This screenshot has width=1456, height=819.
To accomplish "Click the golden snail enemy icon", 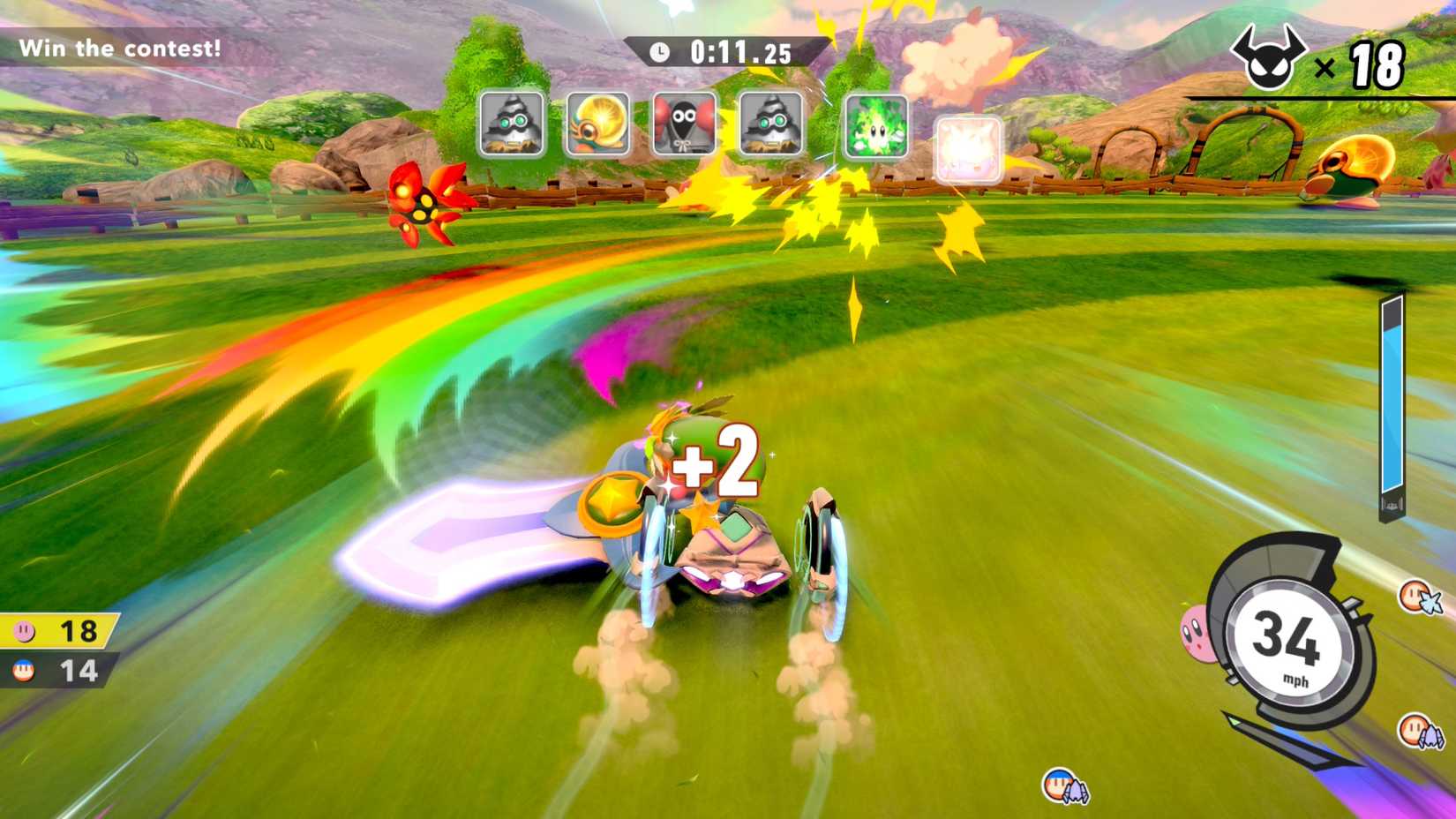I will point(598,124).
